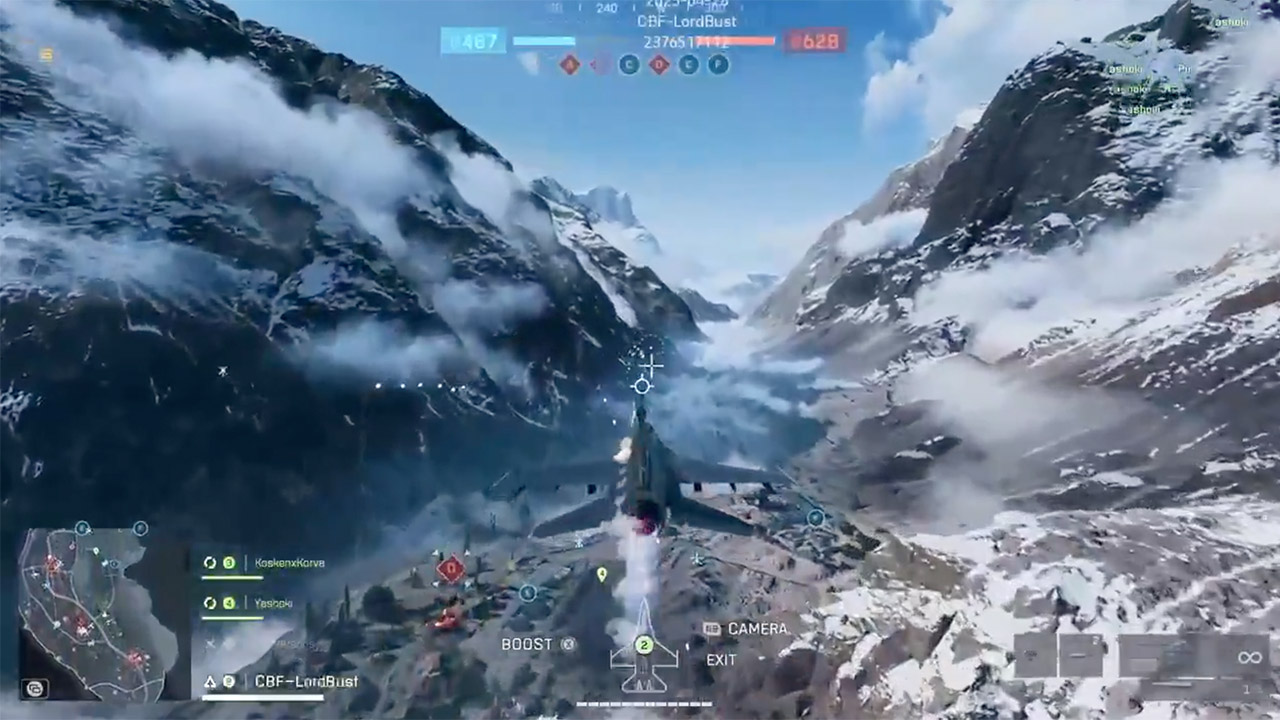Click the first C objective circle
The image size is (1280, 720).
tap(628, 64)
